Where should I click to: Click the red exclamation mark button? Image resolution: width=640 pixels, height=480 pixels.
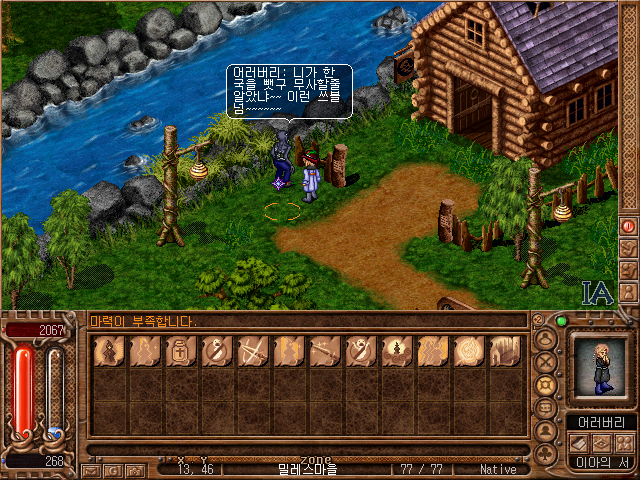tap(628, 227)
